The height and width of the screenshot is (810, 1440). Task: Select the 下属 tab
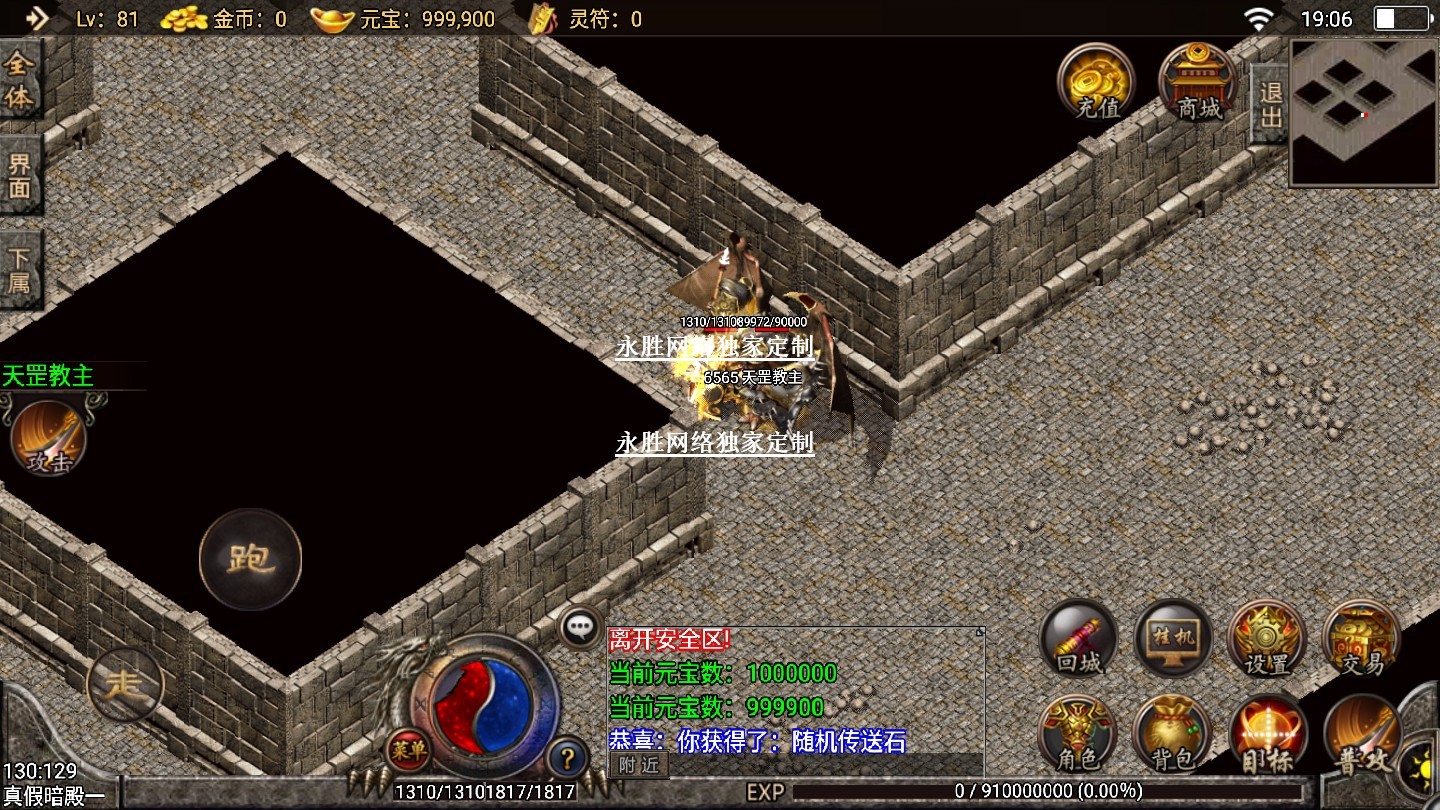point(20,268)
